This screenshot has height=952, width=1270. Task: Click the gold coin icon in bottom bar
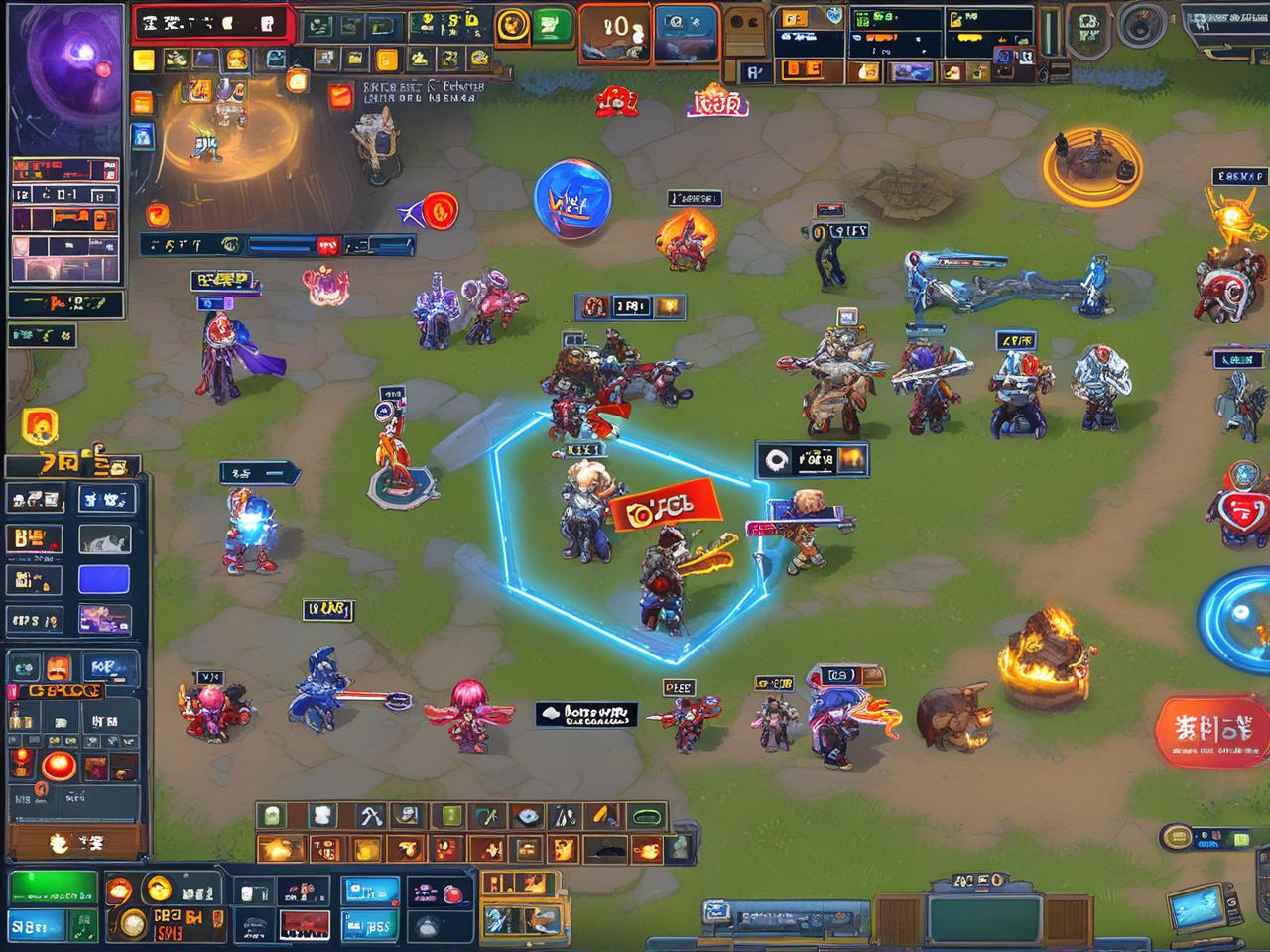[158, 890]
